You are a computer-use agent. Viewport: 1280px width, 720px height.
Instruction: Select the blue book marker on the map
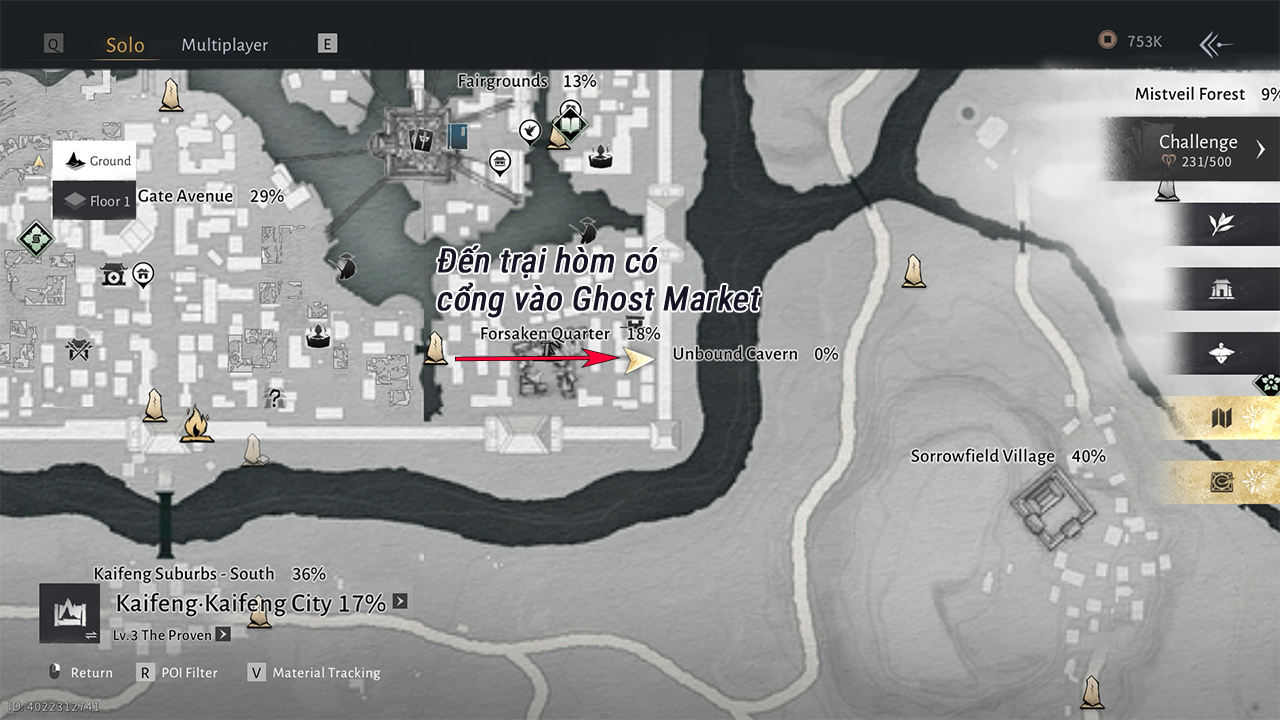click(458, 136)
